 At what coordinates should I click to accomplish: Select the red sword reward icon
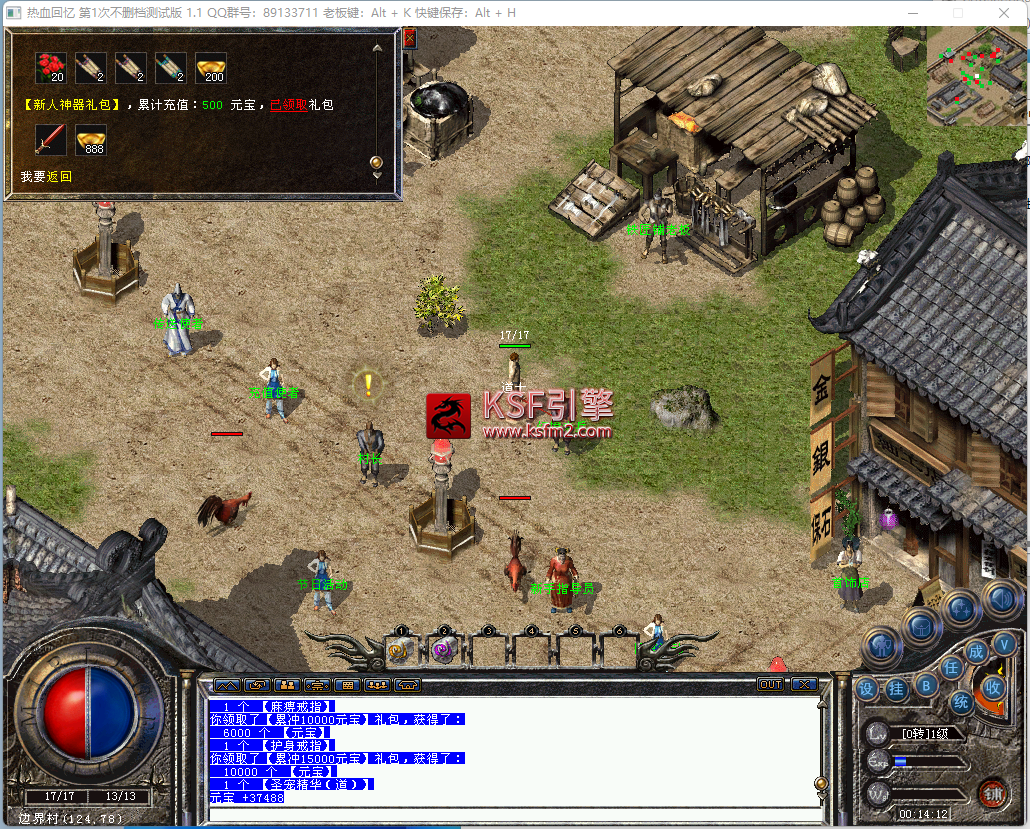50,140
